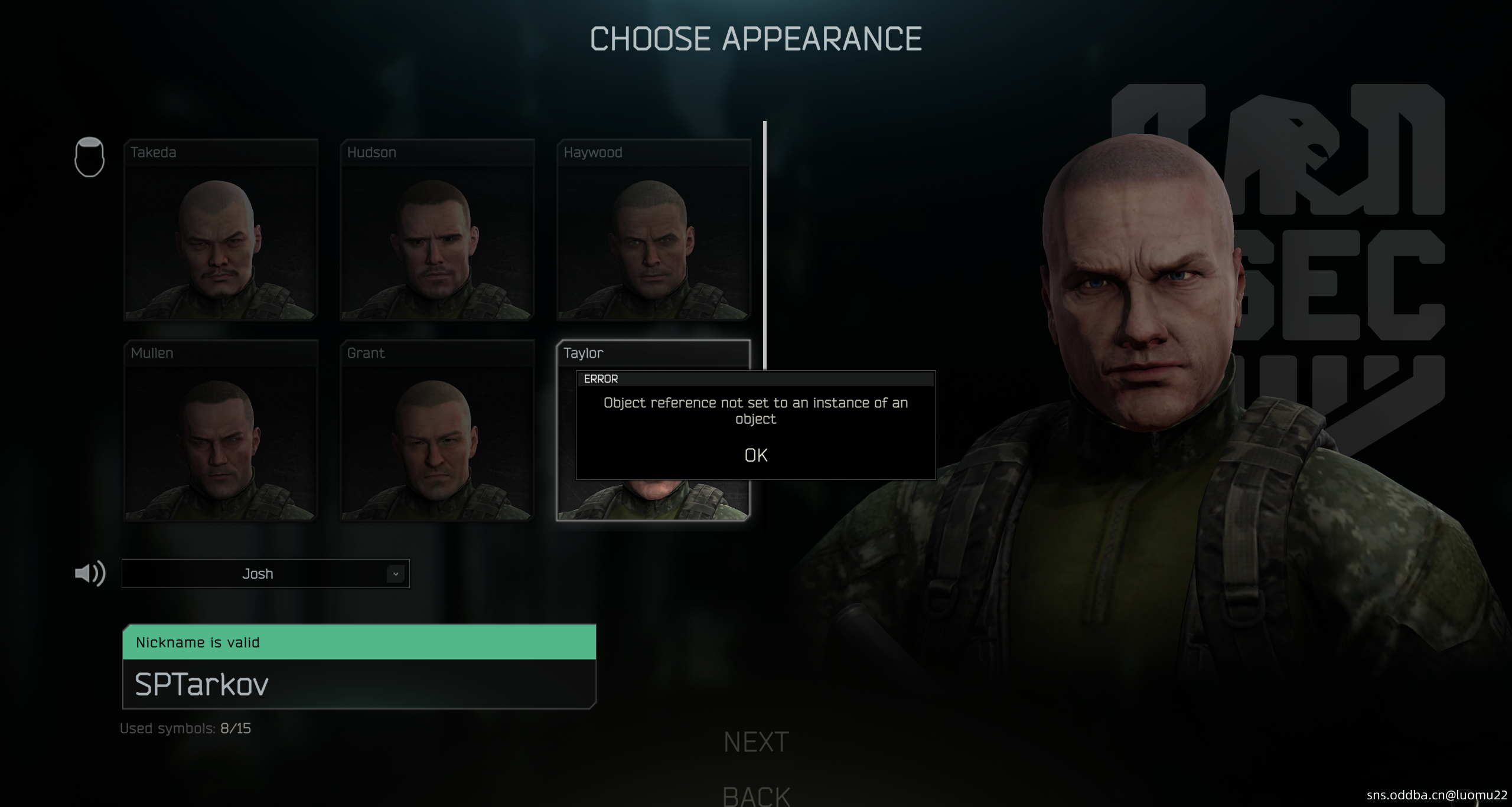Choose the Hudson face portrait
1512x807 pixels.
point(437,230)
